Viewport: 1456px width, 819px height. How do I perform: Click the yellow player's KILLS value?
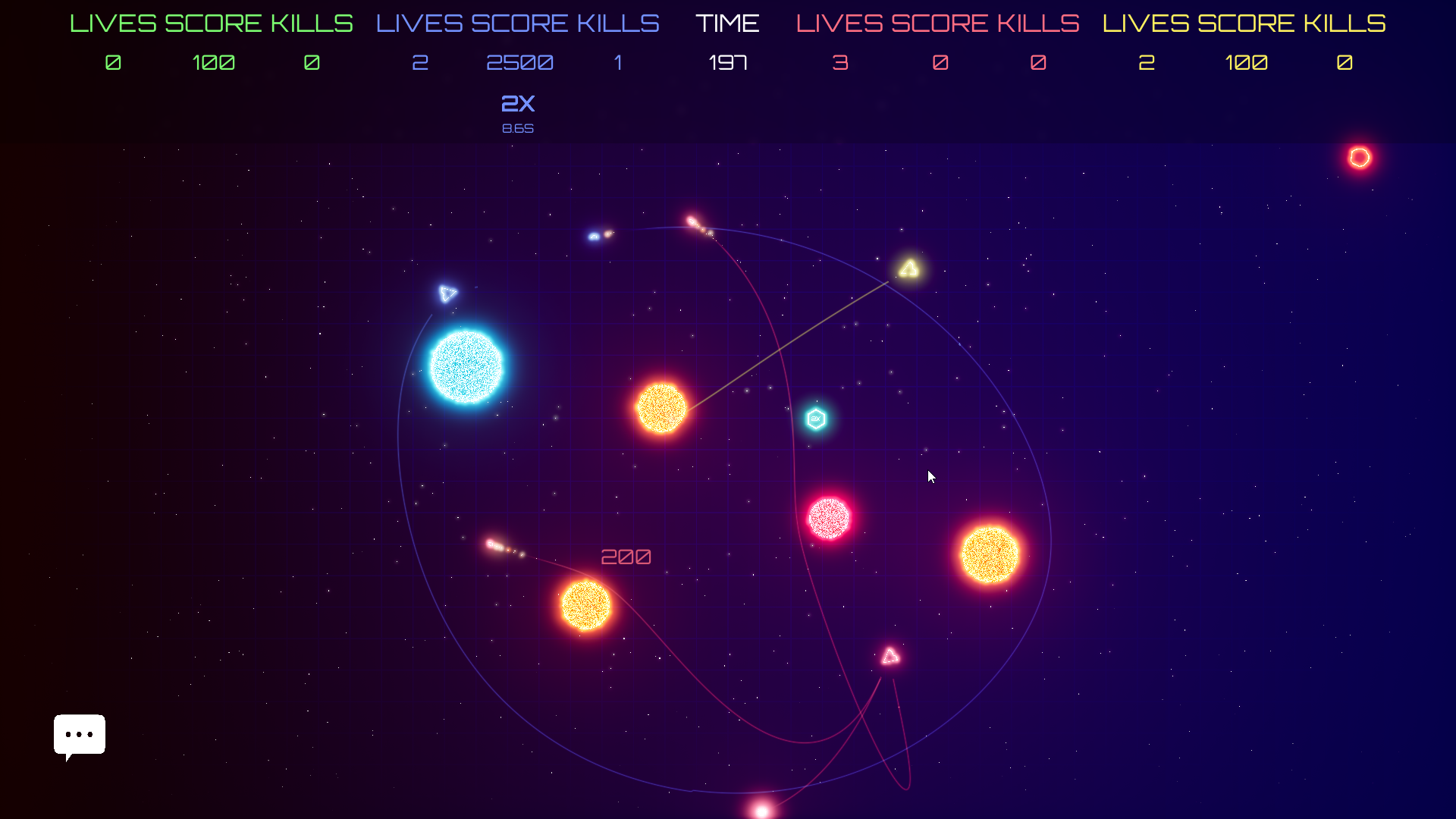pyautogui.click(x=1344, y=63)
